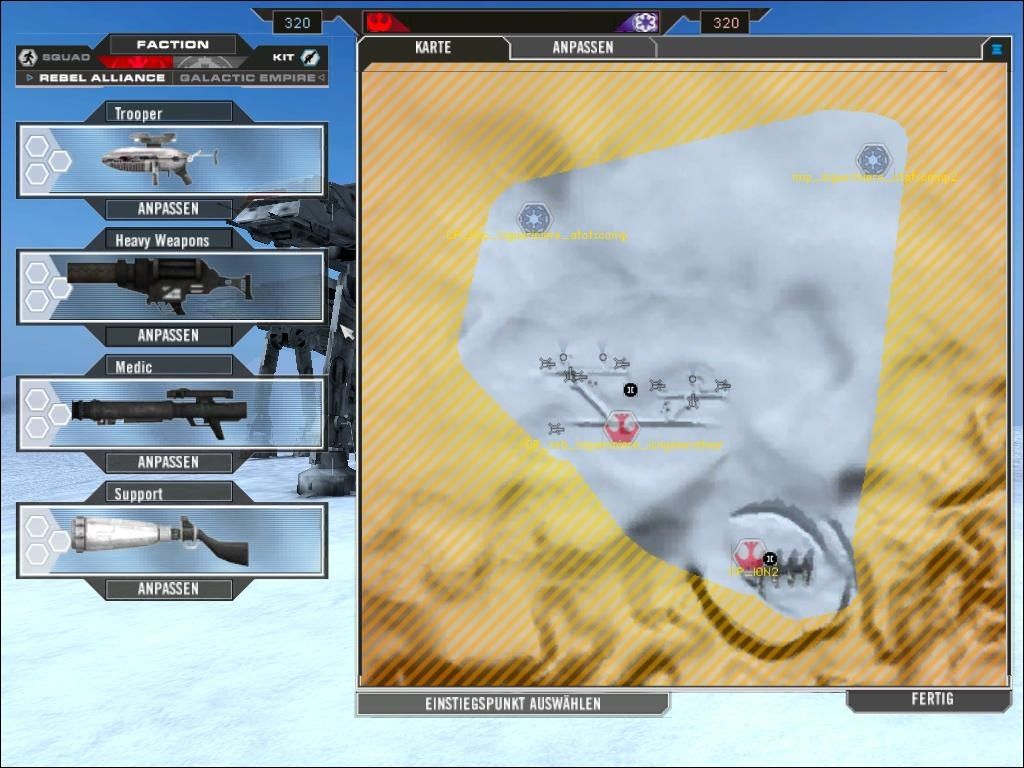The height and width of the screenshot is (768, 1024).
Task: Customize the Support kit via Anpassen
Action: tap(168, 590)
